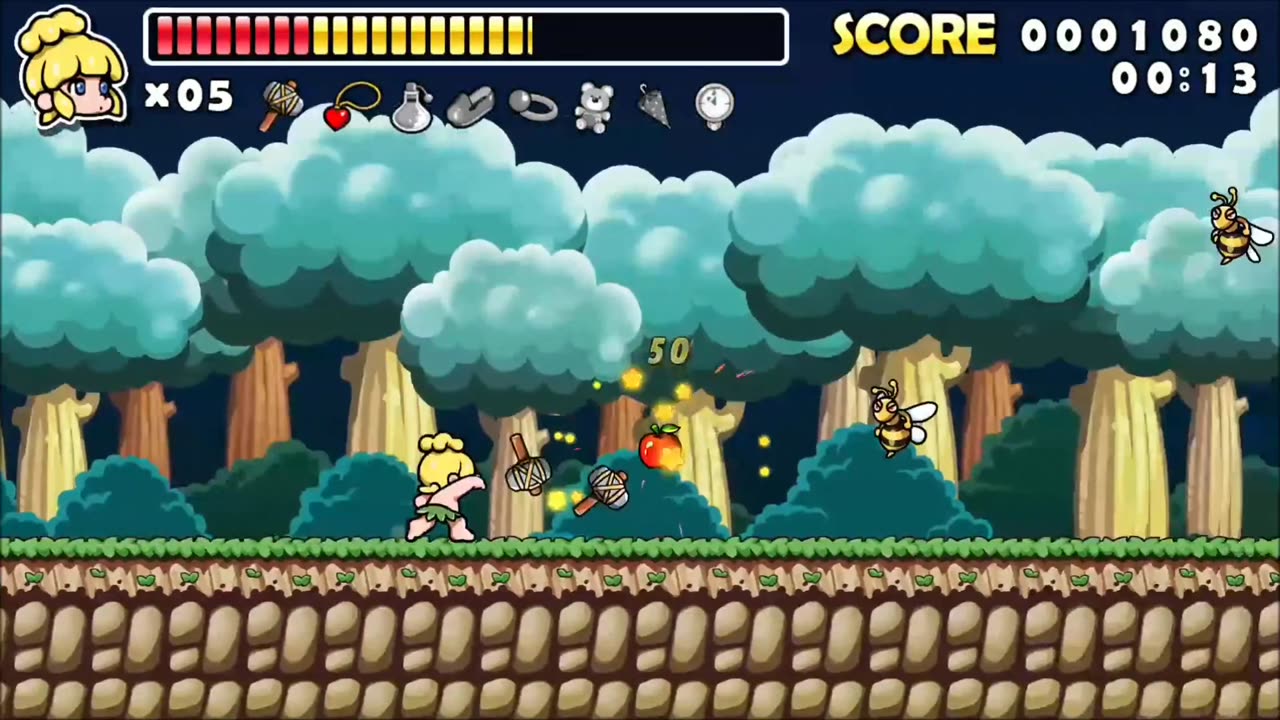Select the gray shoe item icon
The height and width of the screenshot is (720, 1280).
(470, 108)
